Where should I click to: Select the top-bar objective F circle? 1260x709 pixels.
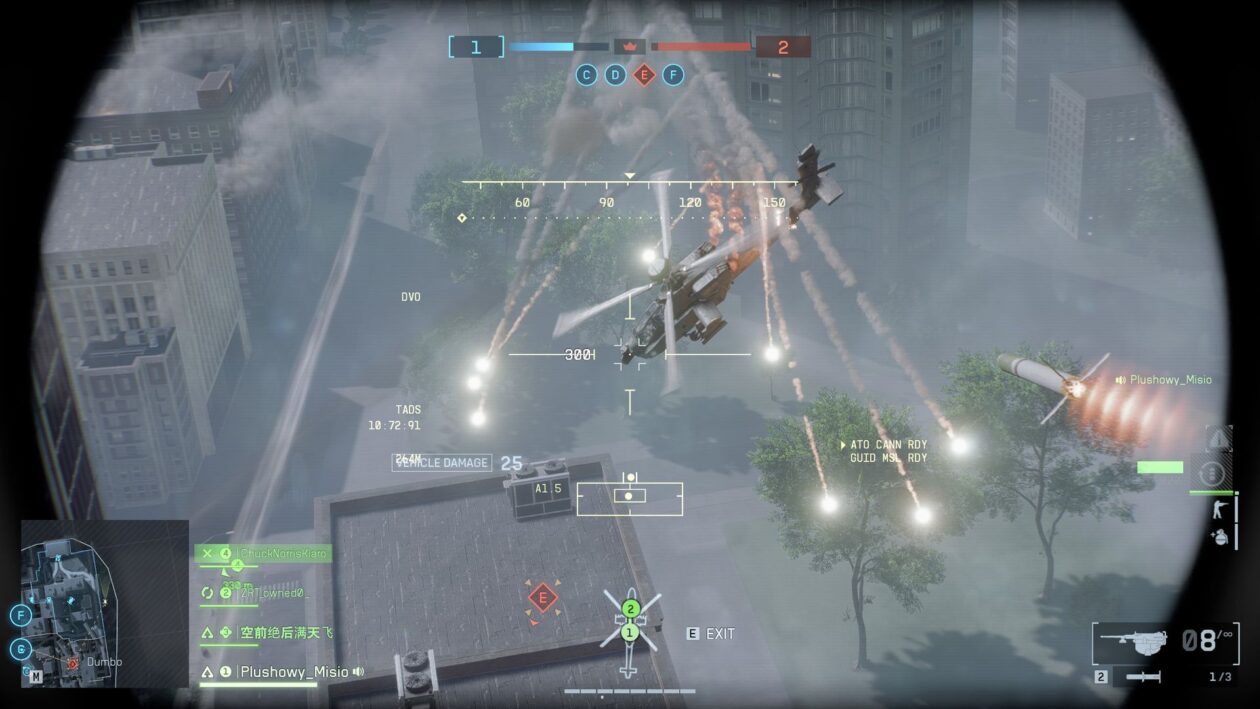tap(673, 74)
